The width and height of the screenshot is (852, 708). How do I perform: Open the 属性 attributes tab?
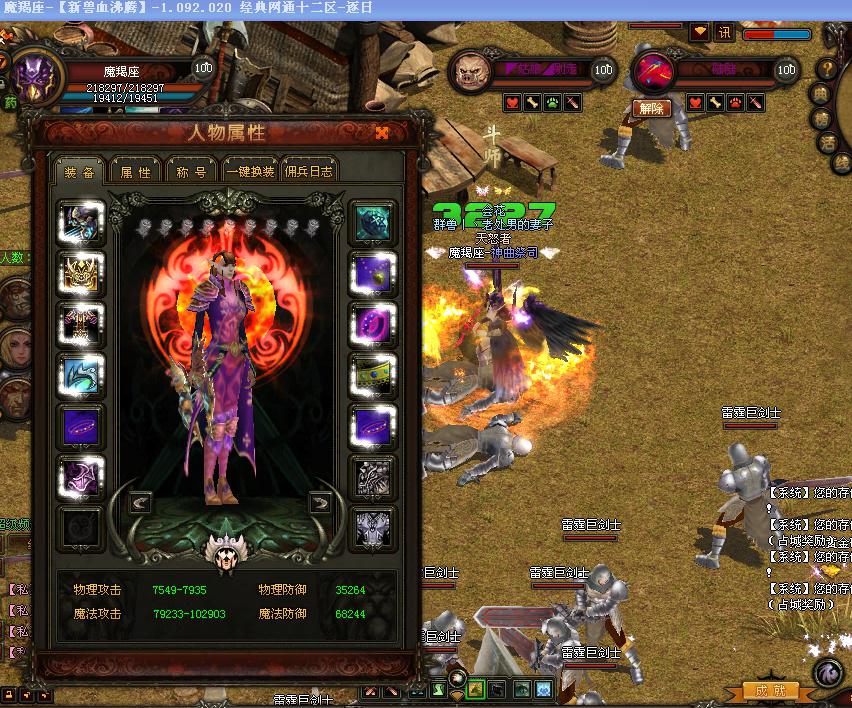coord(135,171)
